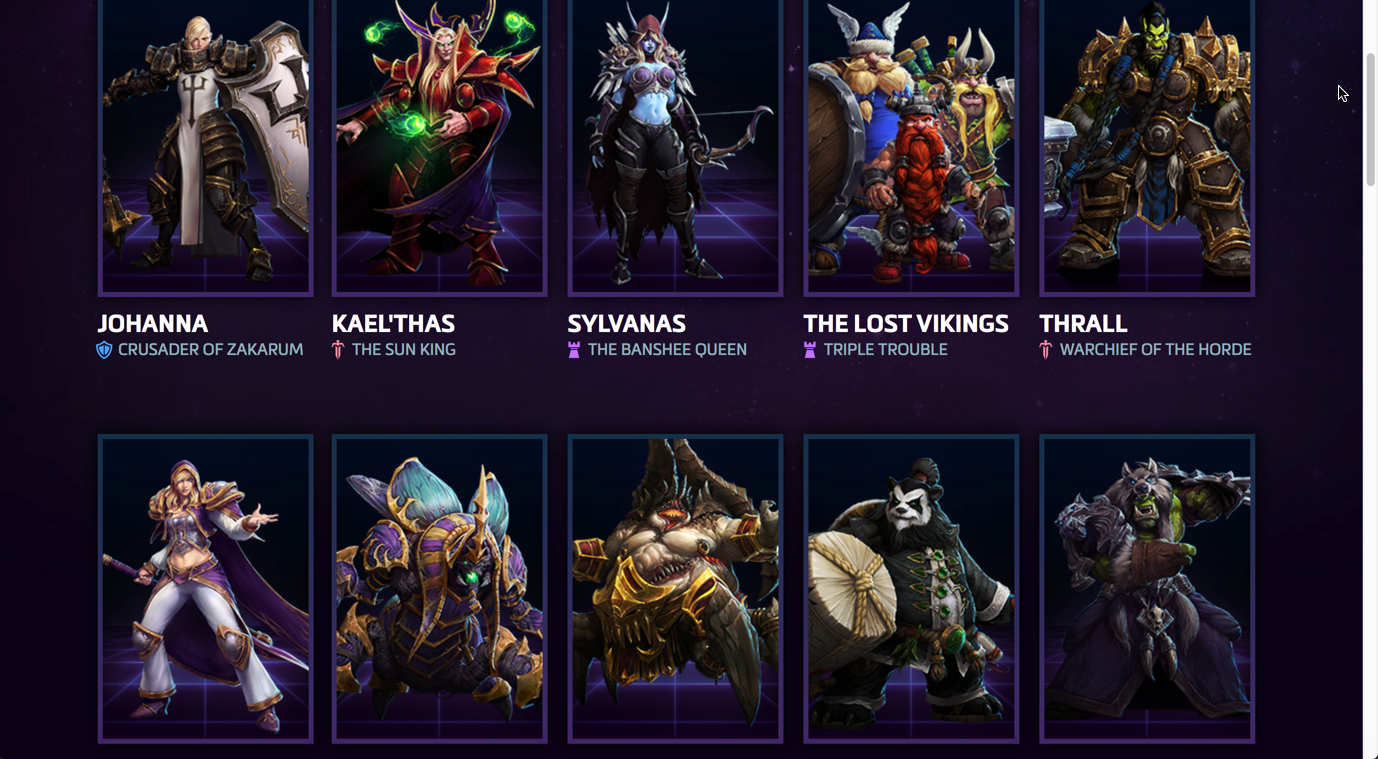Viewport: 1378px width, 759px height.
Task: Select the blonde mage in purple robes
Action: [x=205, y=588]
